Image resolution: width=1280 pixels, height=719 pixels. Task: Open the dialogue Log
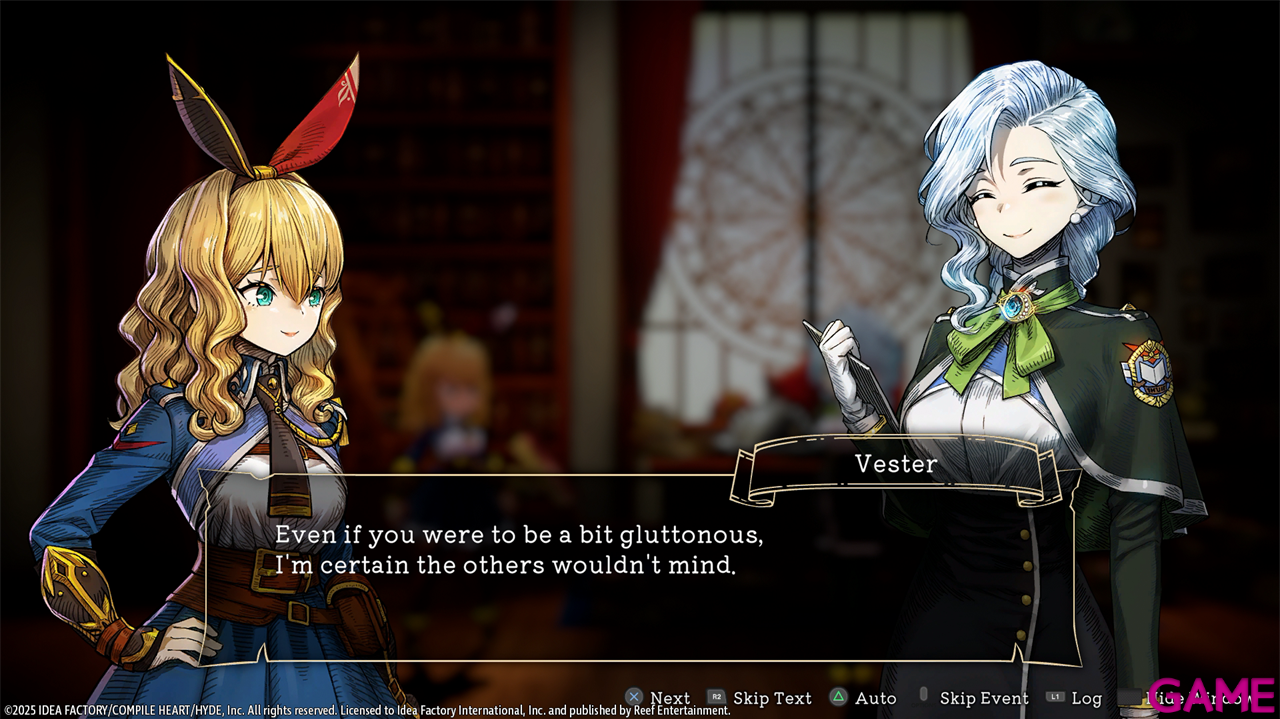(x=1086, y=698)
